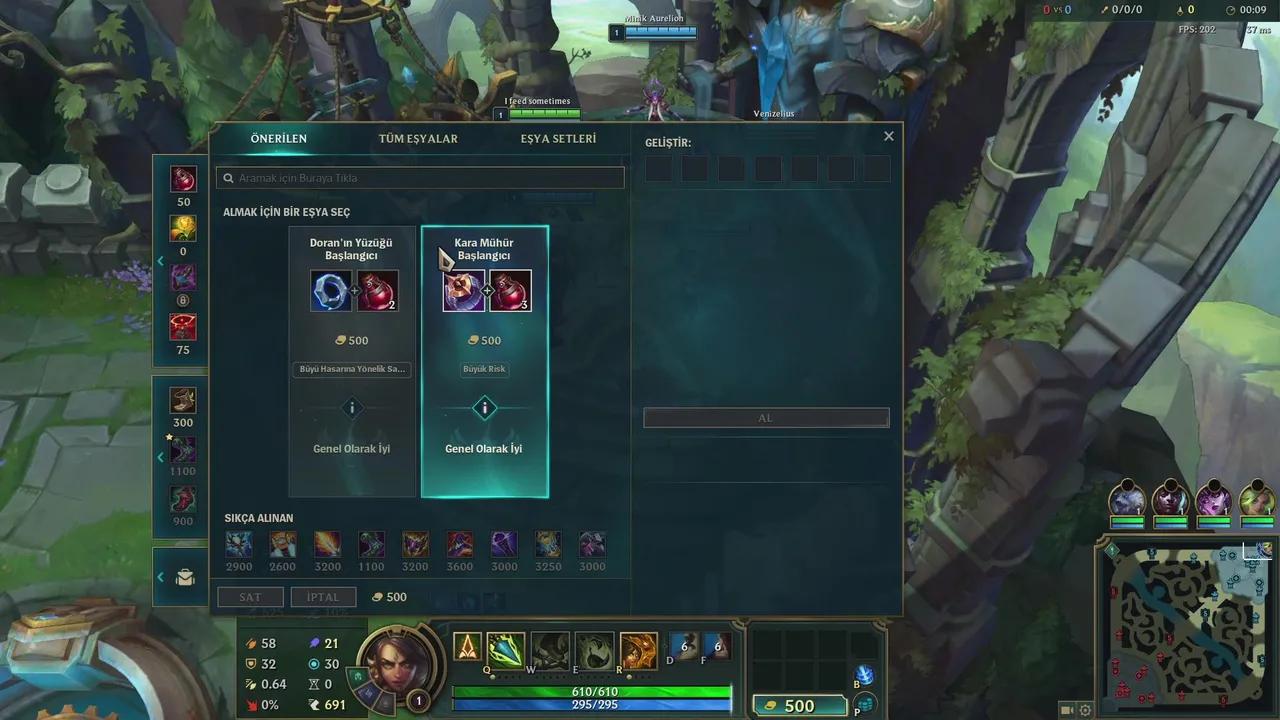Select the Q ability icon on the HUD

pyautogui.click(x=505, y=648)
